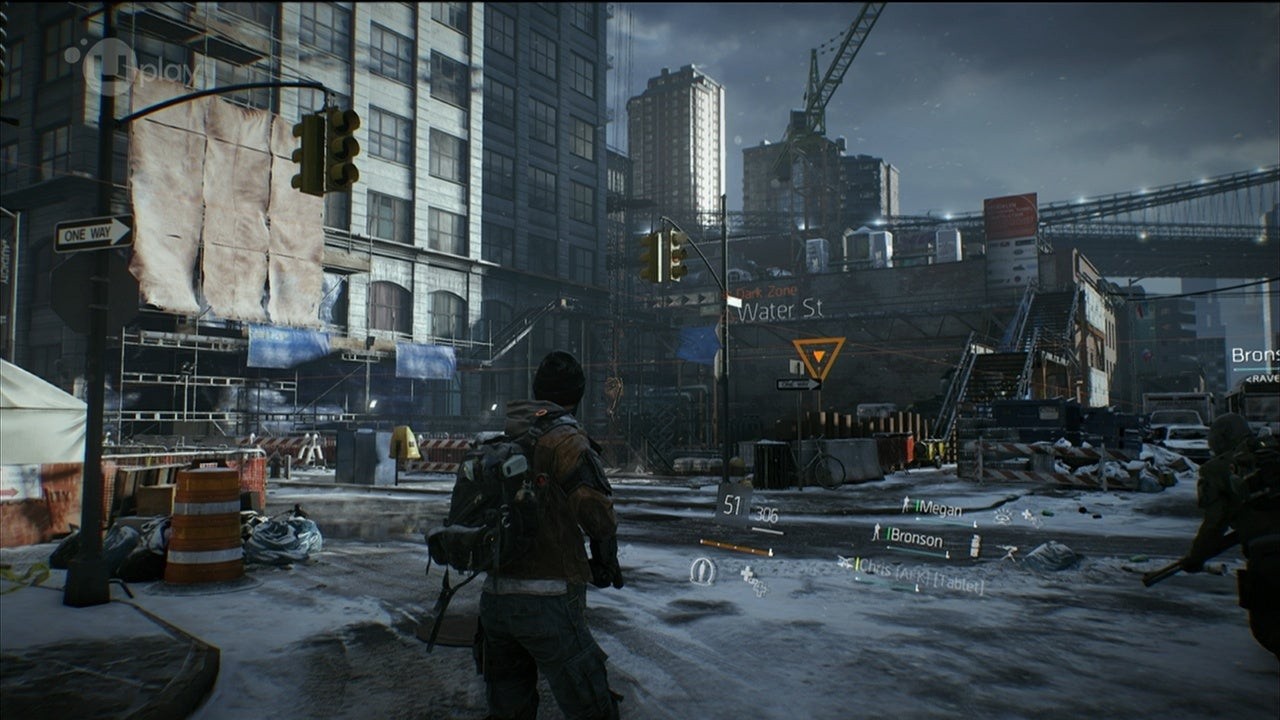Activate the circular figure skill icon
This screenshot has width=1280, height=720.
tap(702, 571)
